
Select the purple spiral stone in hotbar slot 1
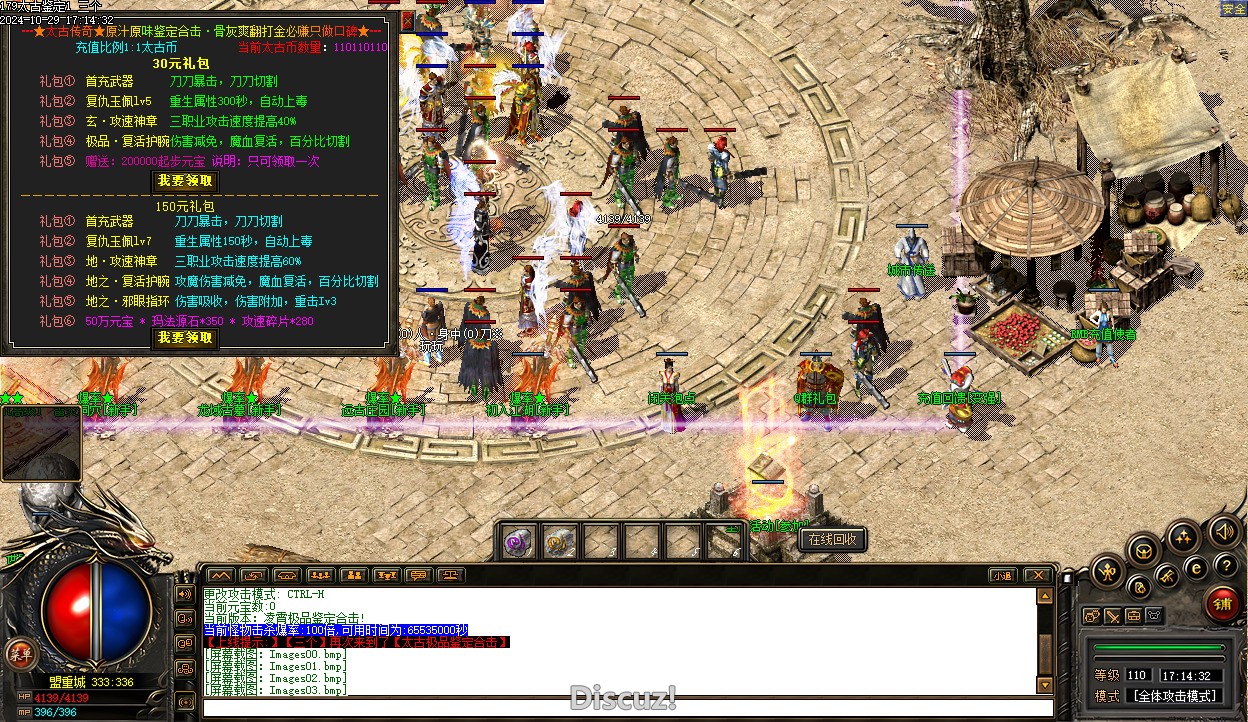(517, 542)
